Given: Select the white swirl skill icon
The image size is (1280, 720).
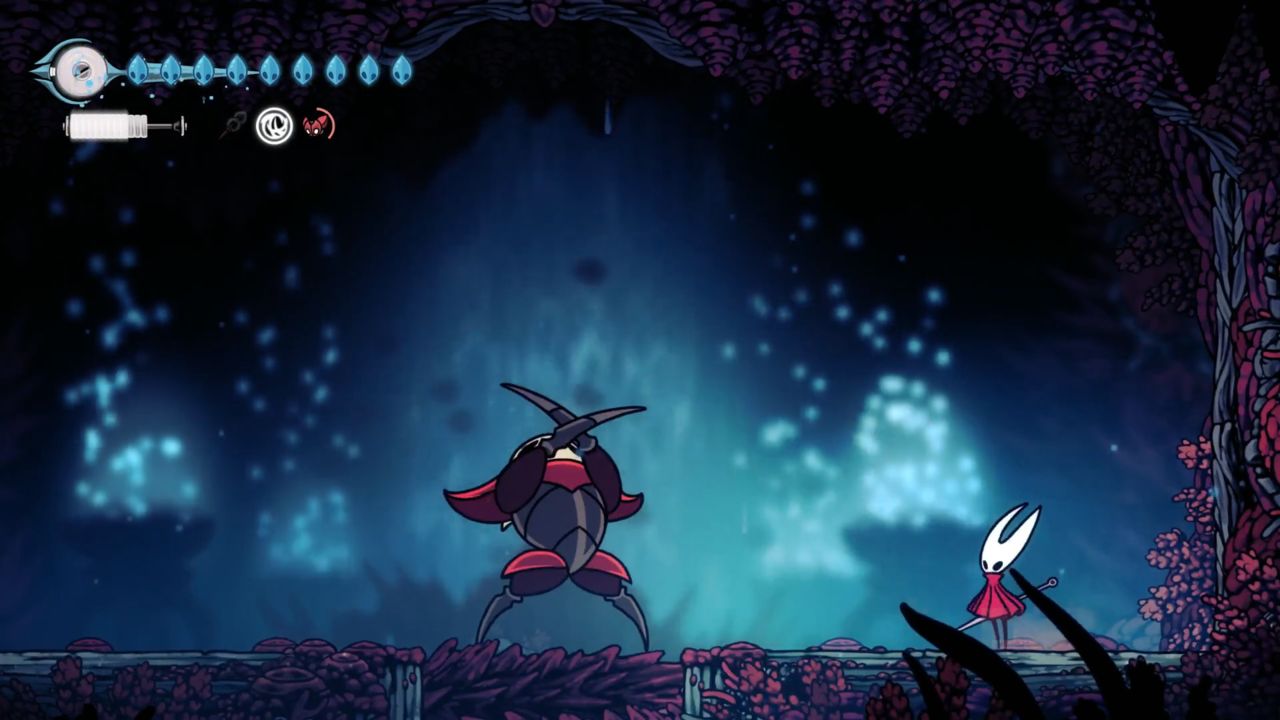Looking at the screenshot, I should 274,126.
